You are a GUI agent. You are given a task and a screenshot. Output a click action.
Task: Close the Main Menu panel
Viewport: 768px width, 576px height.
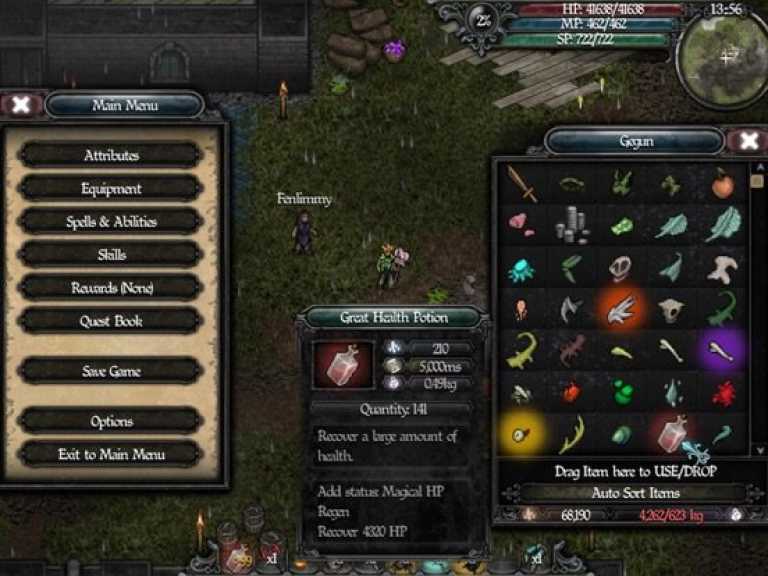(21, 104)
